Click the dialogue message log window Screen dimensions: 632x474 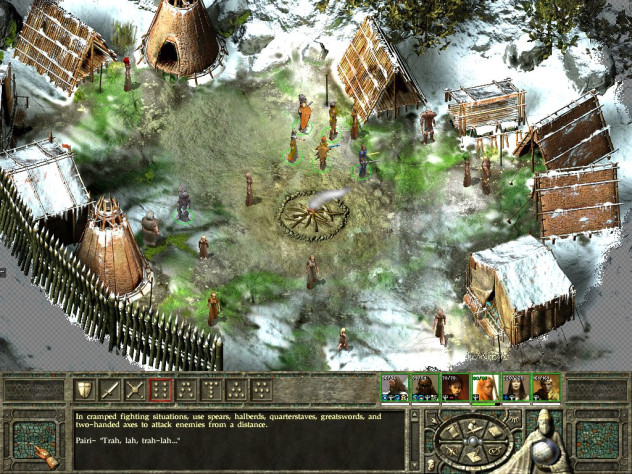pos(240,439)
